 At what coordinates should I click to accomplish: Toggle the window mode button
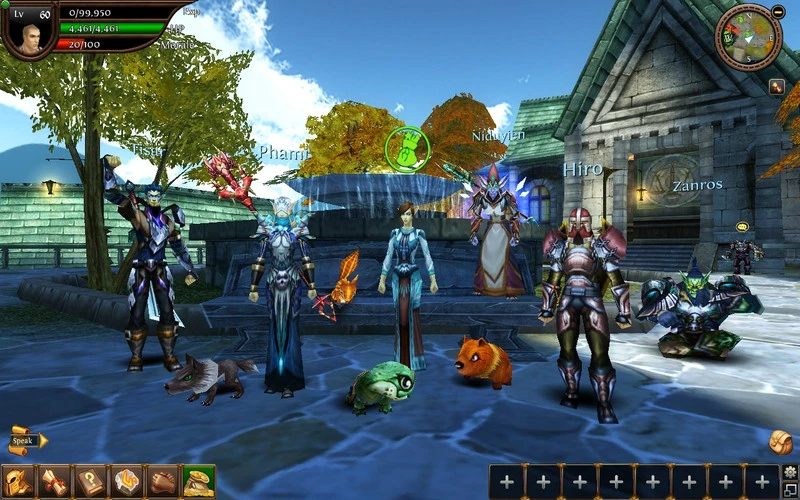coord(790,489)
